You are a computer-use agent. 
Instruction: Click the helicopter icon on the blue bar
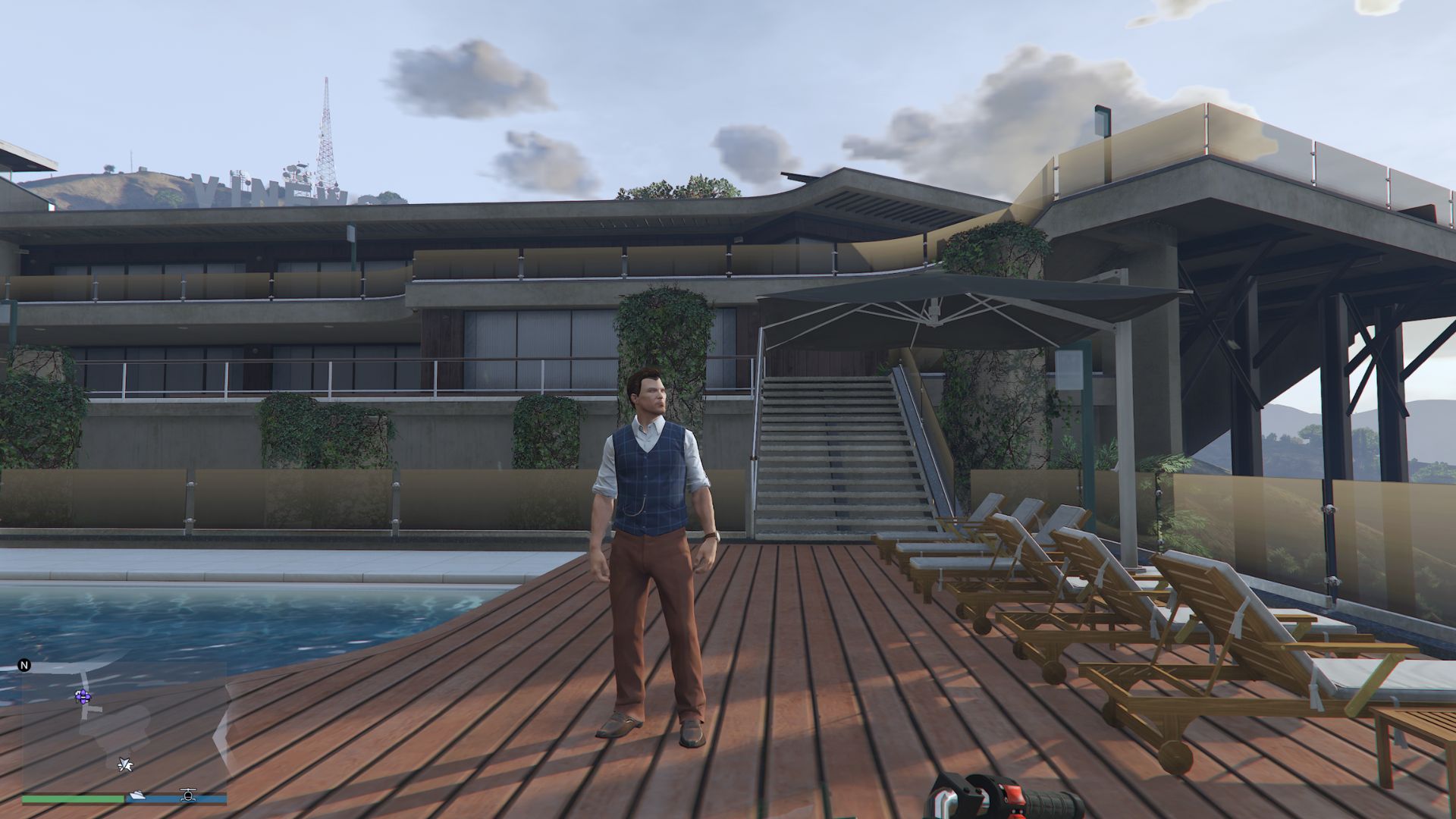(x=188, y=796)
